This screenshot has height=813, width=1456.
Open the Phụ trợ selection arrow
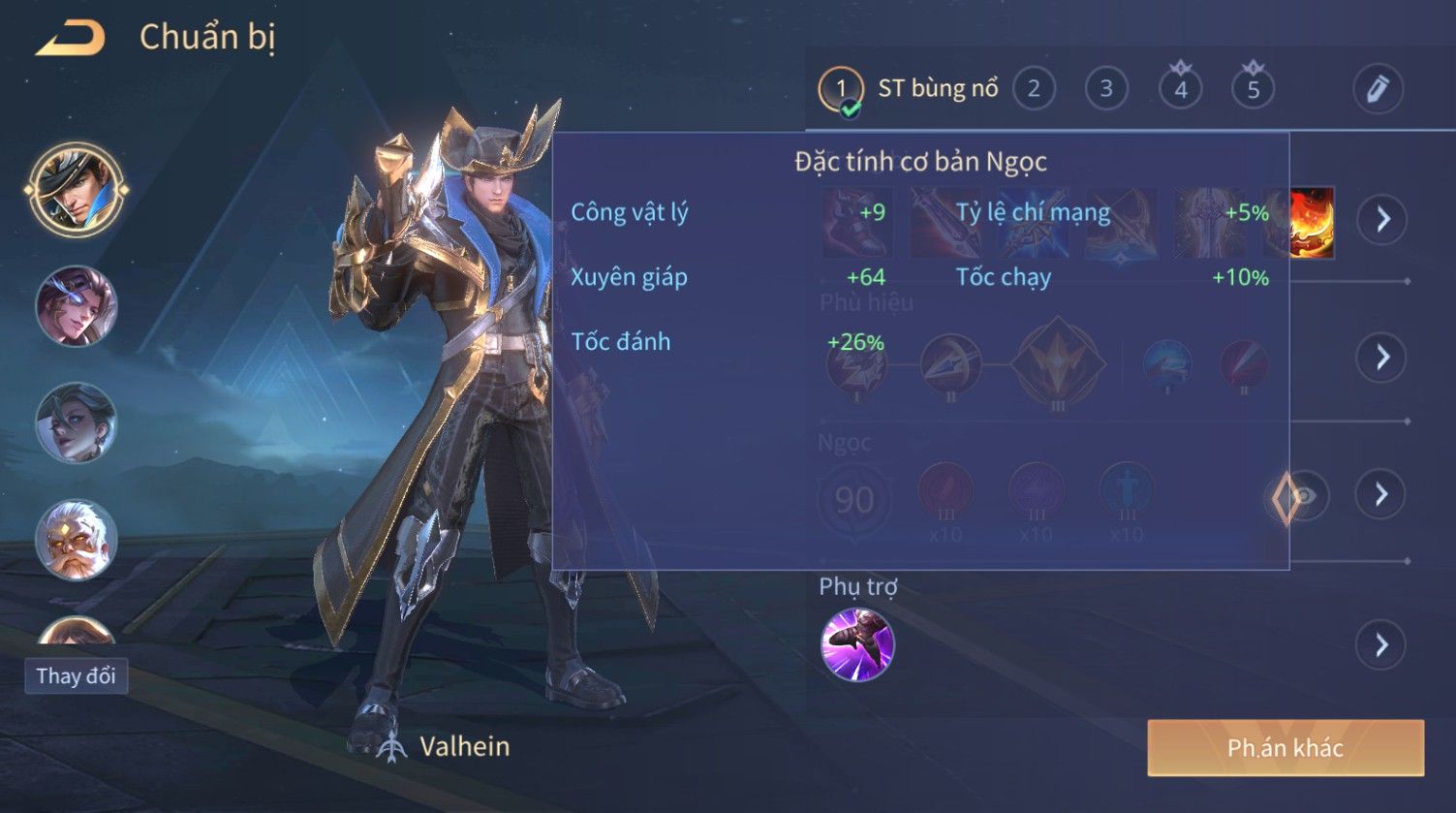pos(1381,644)
